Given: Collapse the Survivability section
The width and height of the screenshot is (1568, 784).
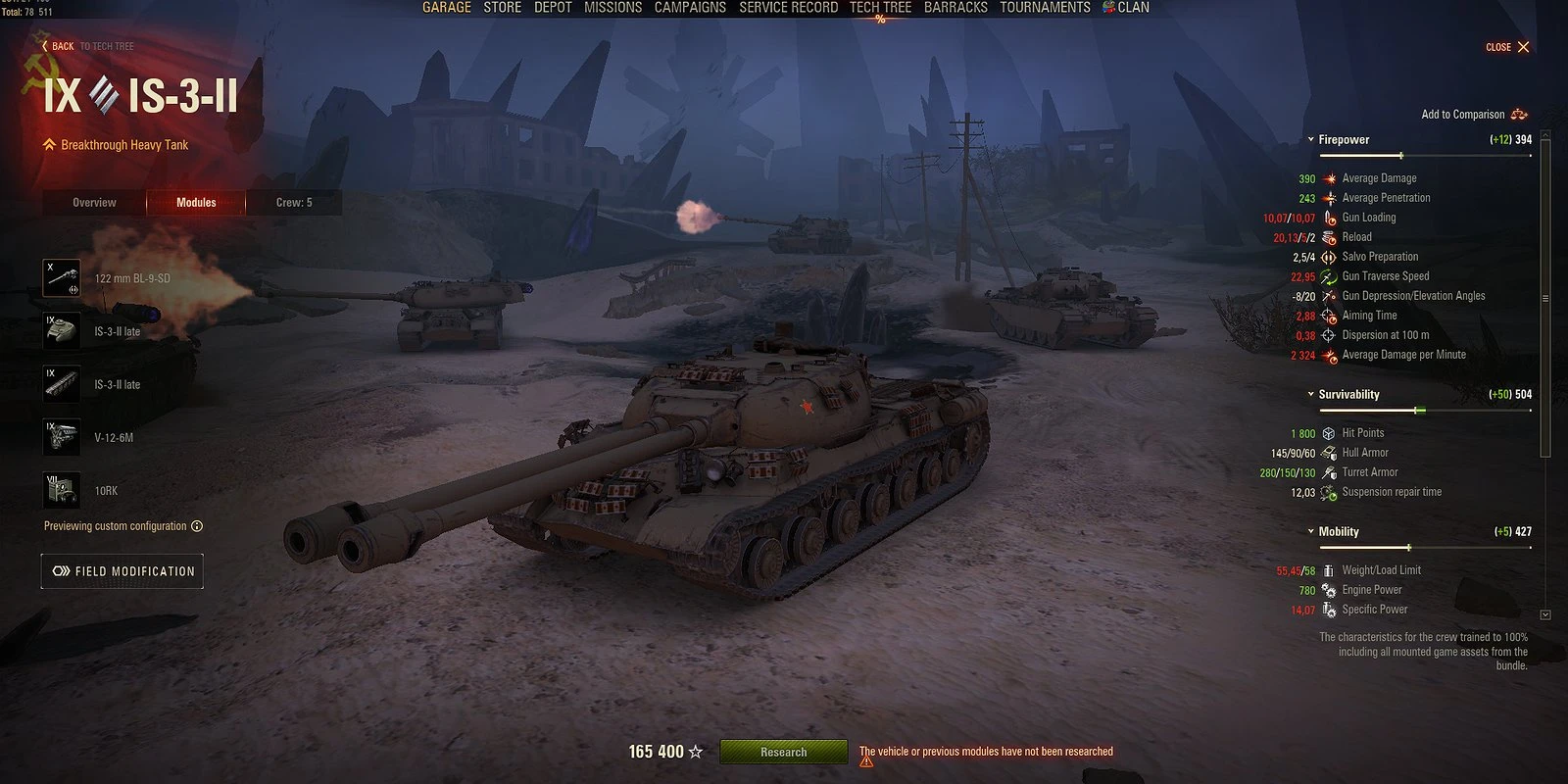Looking at the screenshot, I should [1310, 394].
